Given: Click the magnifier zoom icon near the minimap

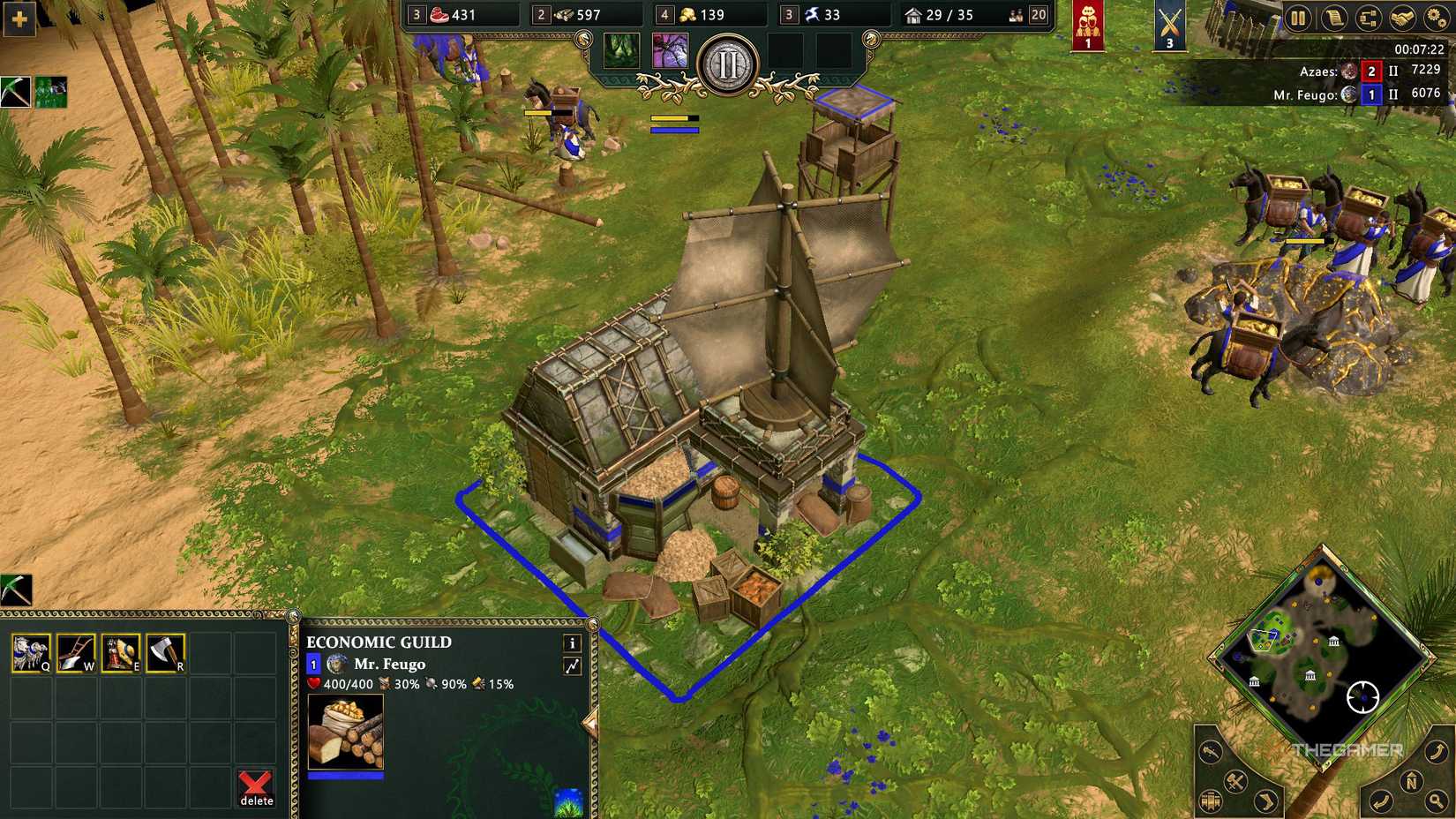Looking at the screenshot, I should 1436,800.
